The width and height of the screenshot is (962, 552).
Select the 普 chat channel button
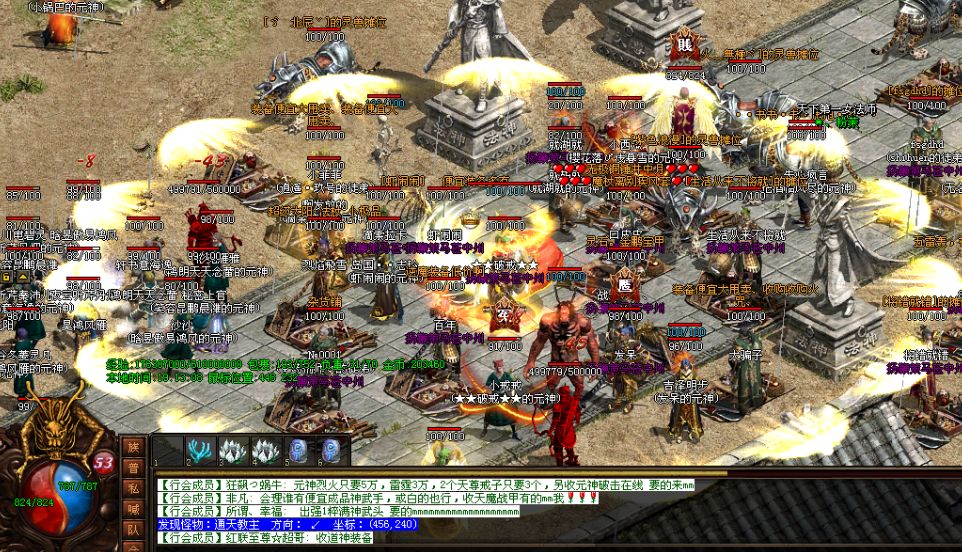point(133,467)
